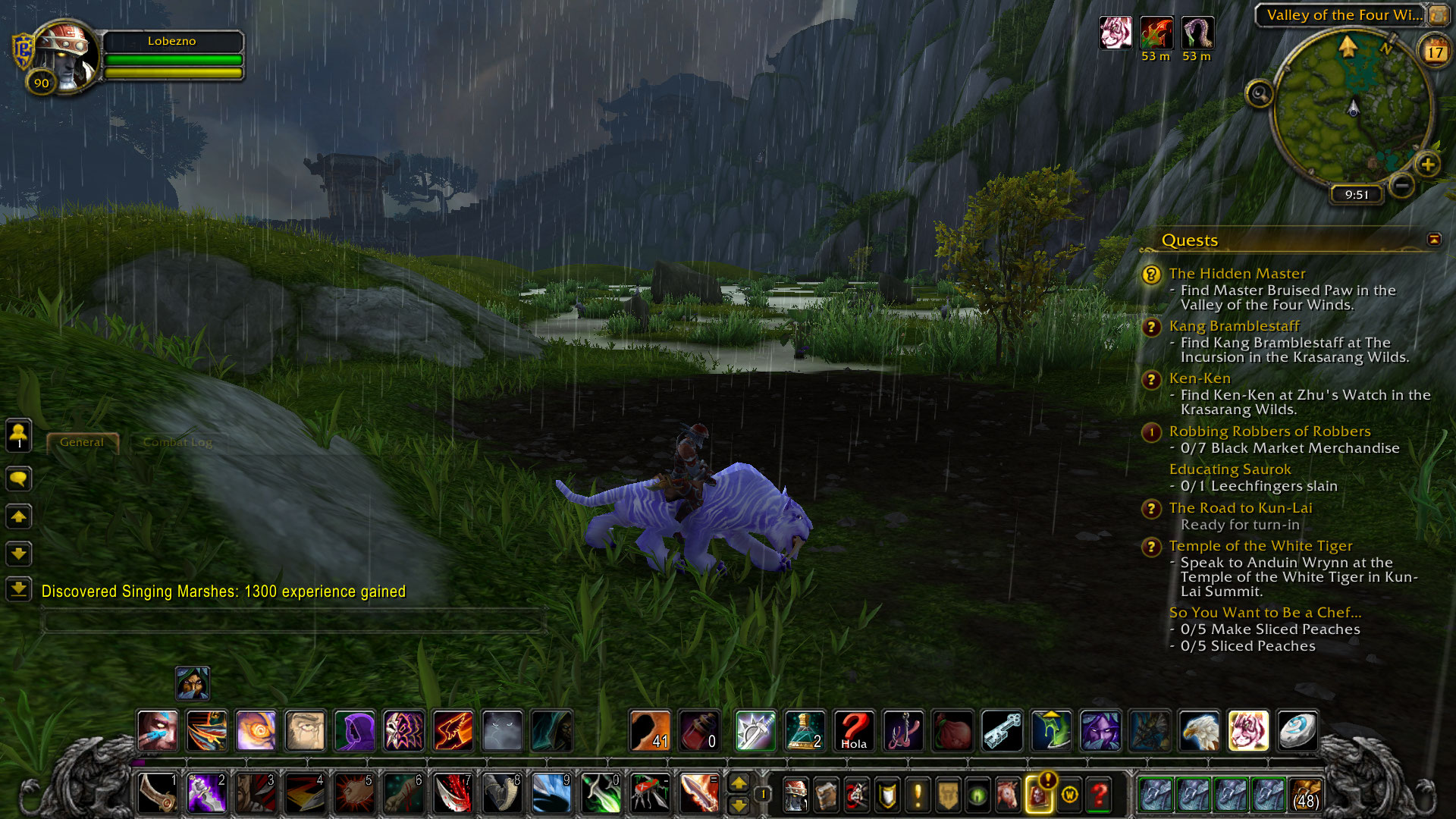Image resolution: width=1456 pixels, height=819 pixels.
Task: Switch to the Combat Log chat tab
Action: (x=177, y=442)
